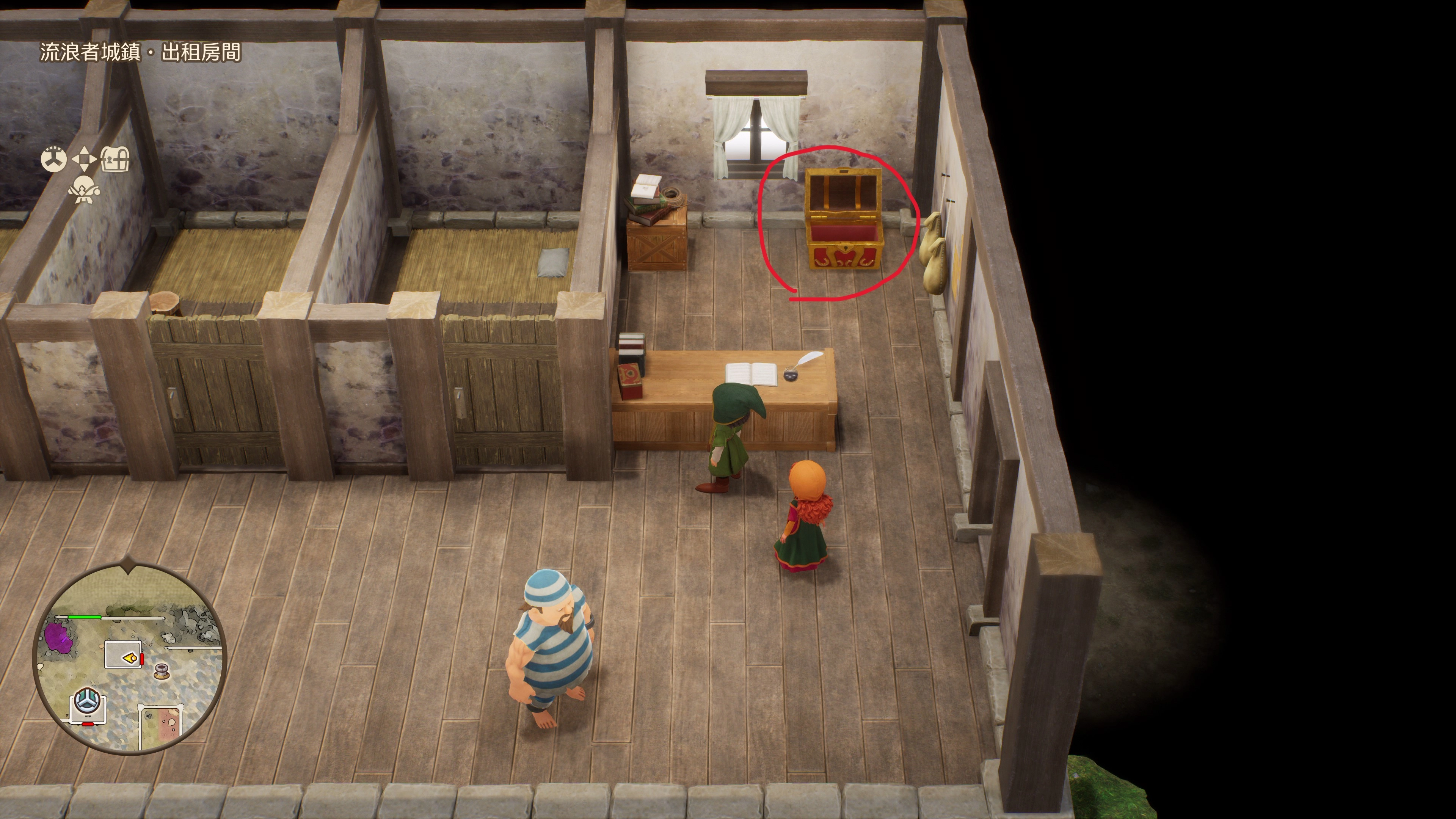Activate the round tri-spoke emblem shortcut icon
Image resolution: width=1456 pixels, height=819 pixels.
(54, 159)
